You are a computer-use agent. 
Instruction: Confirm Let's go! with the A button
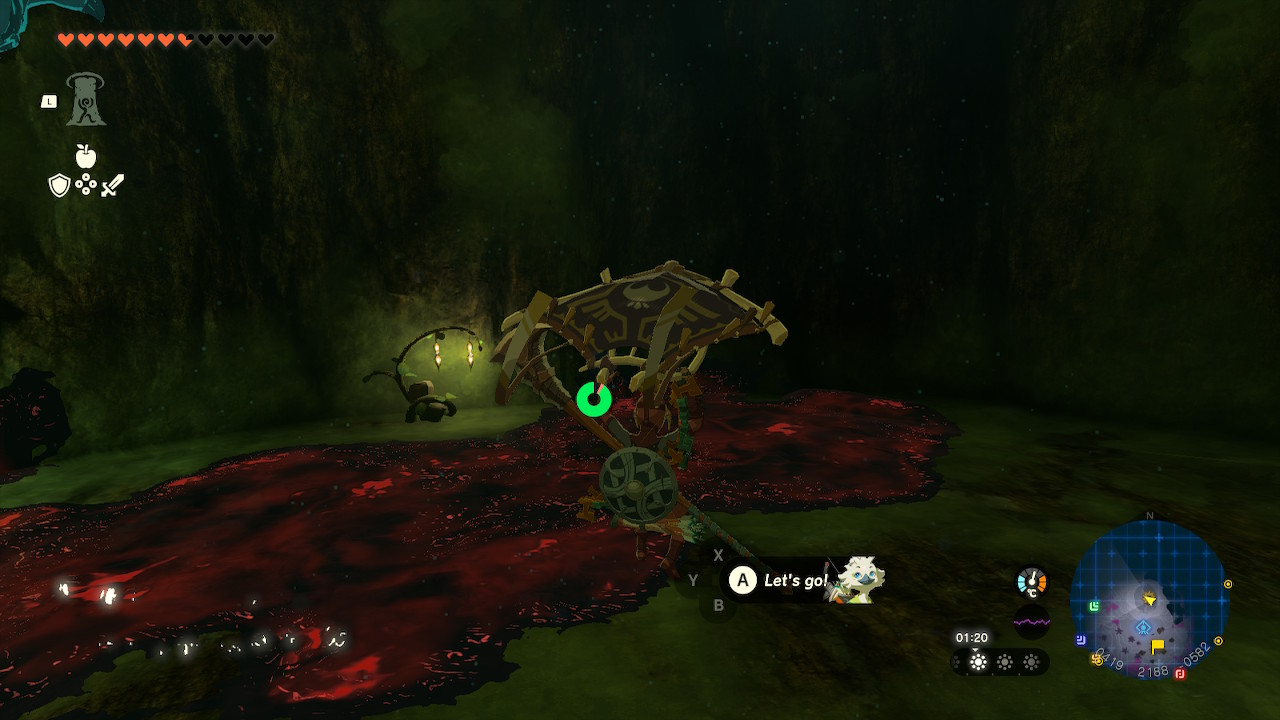coord(743,581)
